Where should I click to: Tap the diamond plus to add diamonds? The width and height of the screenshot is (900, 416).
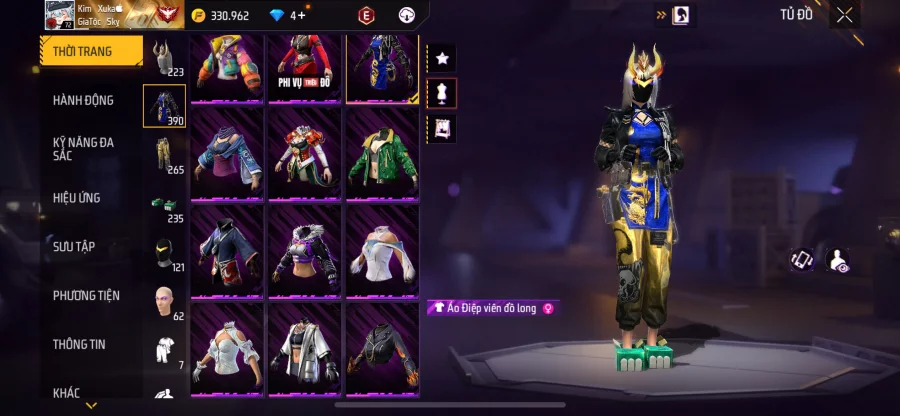click(x=299, y=15)
